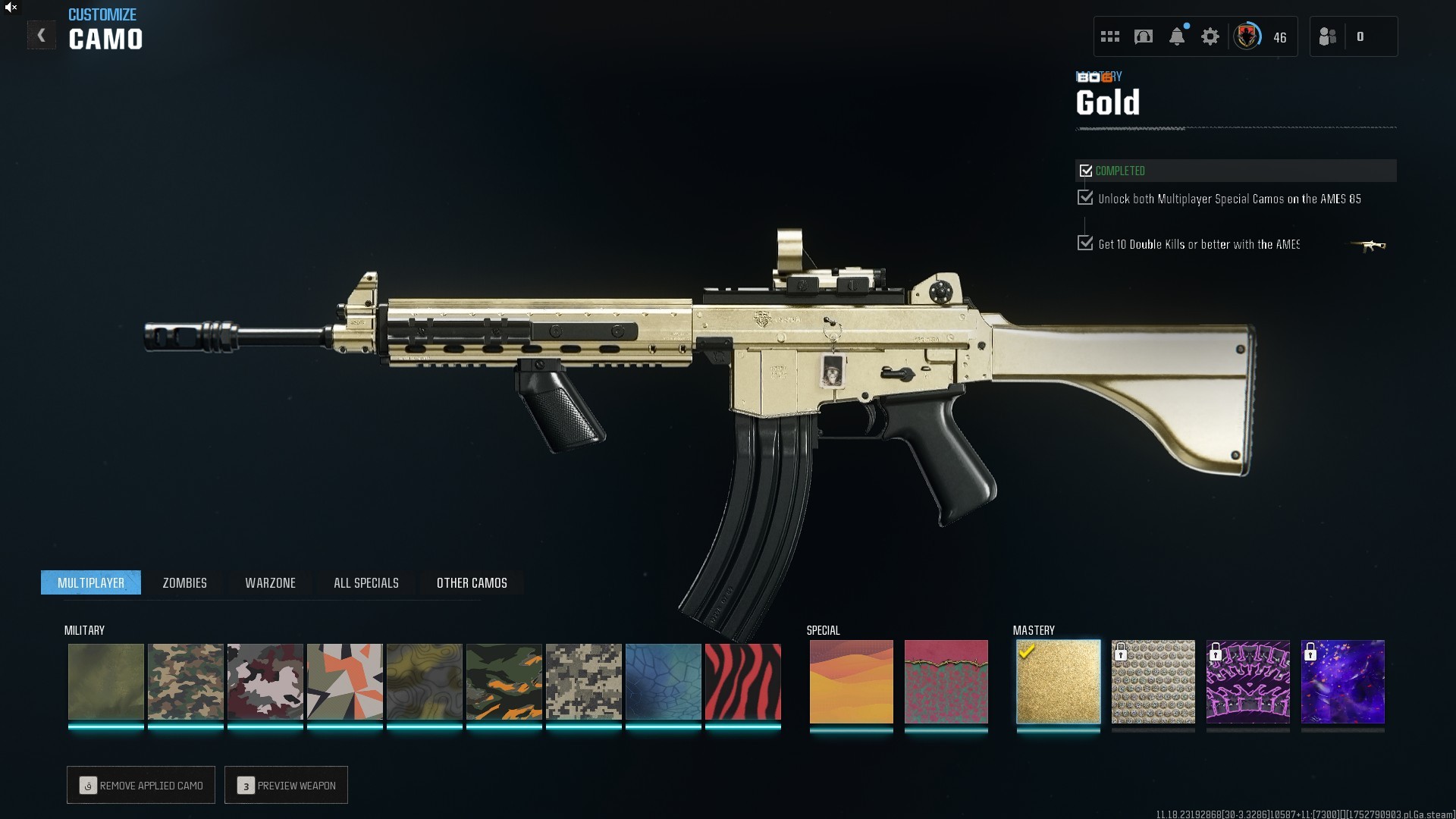Image resolution: width=1456 pixels, height=819 pixels.
Task: Select the Gold mastery camo
Action: 1058,682
